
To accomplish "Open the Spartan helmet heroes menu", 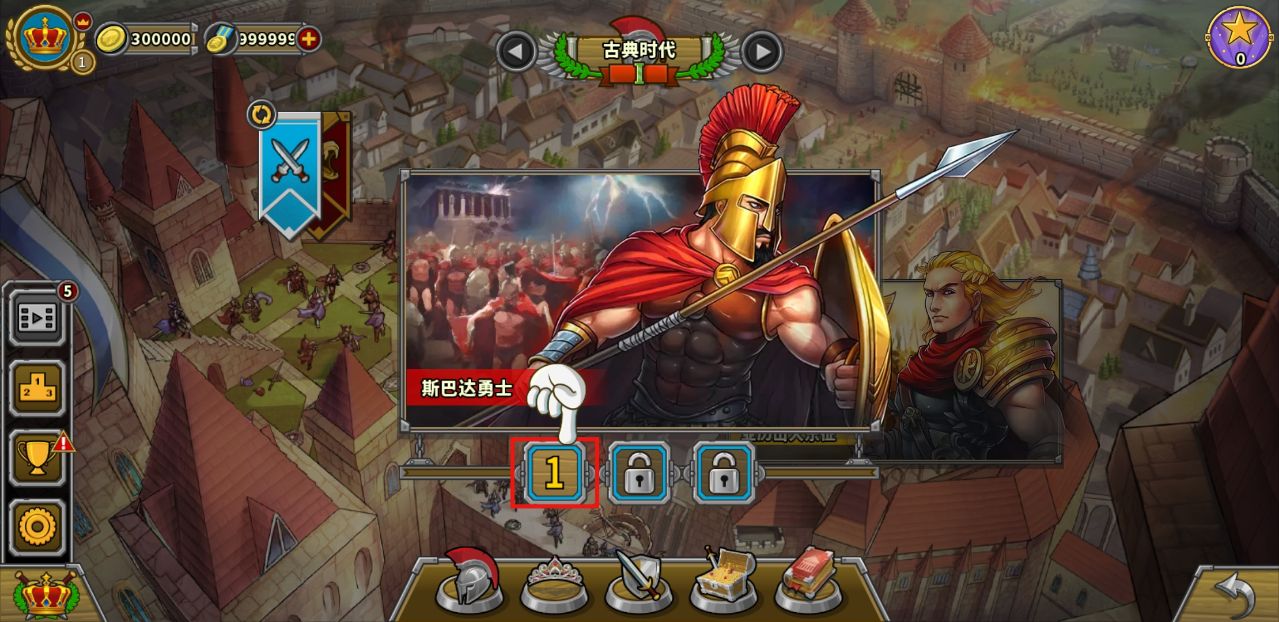I will point(470,580).
